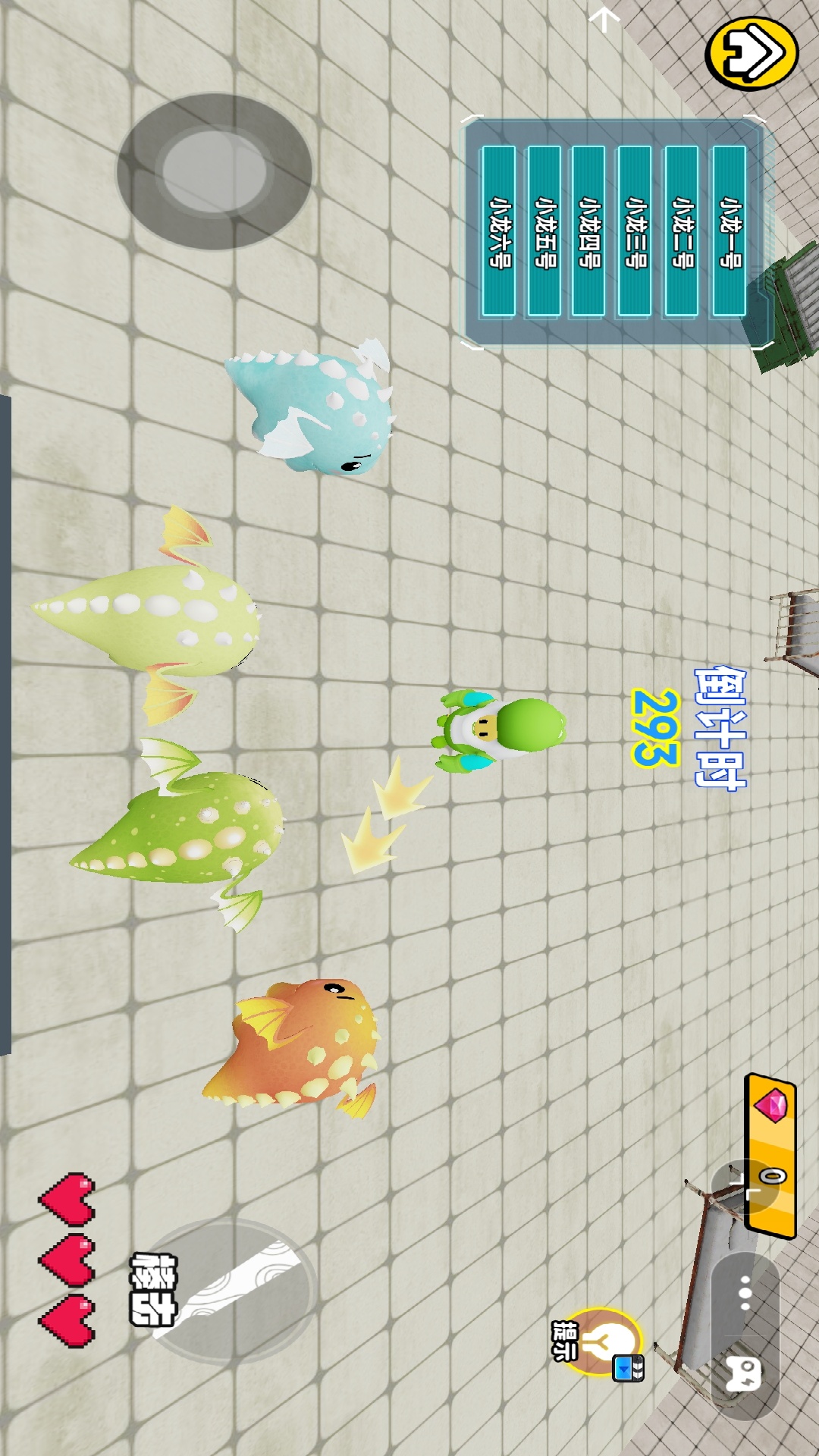
Task: Tap the virtual joystick knob
Action: point(215,171)
